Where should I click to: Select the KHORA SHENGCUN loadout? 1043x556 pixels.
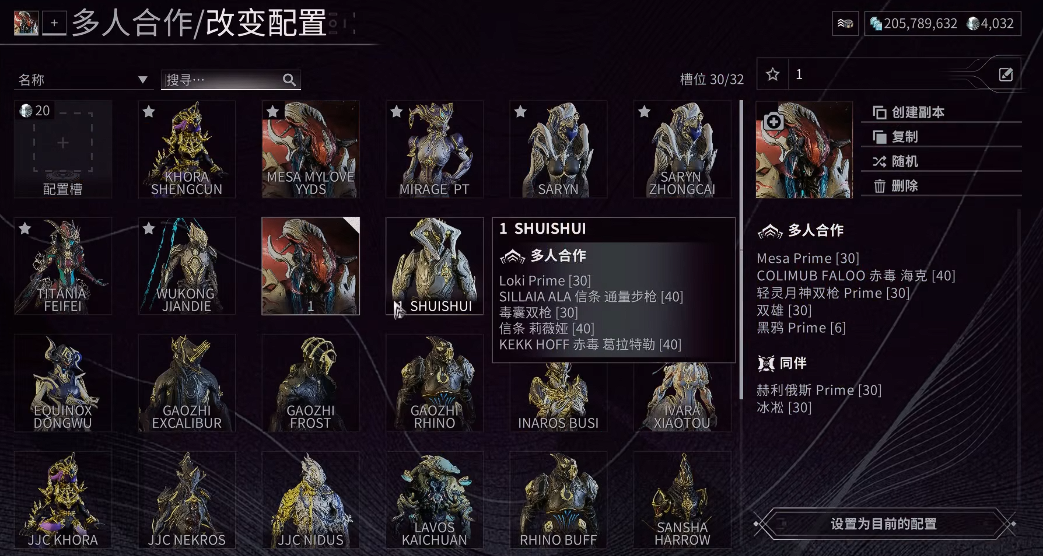(x=186, y=150)
